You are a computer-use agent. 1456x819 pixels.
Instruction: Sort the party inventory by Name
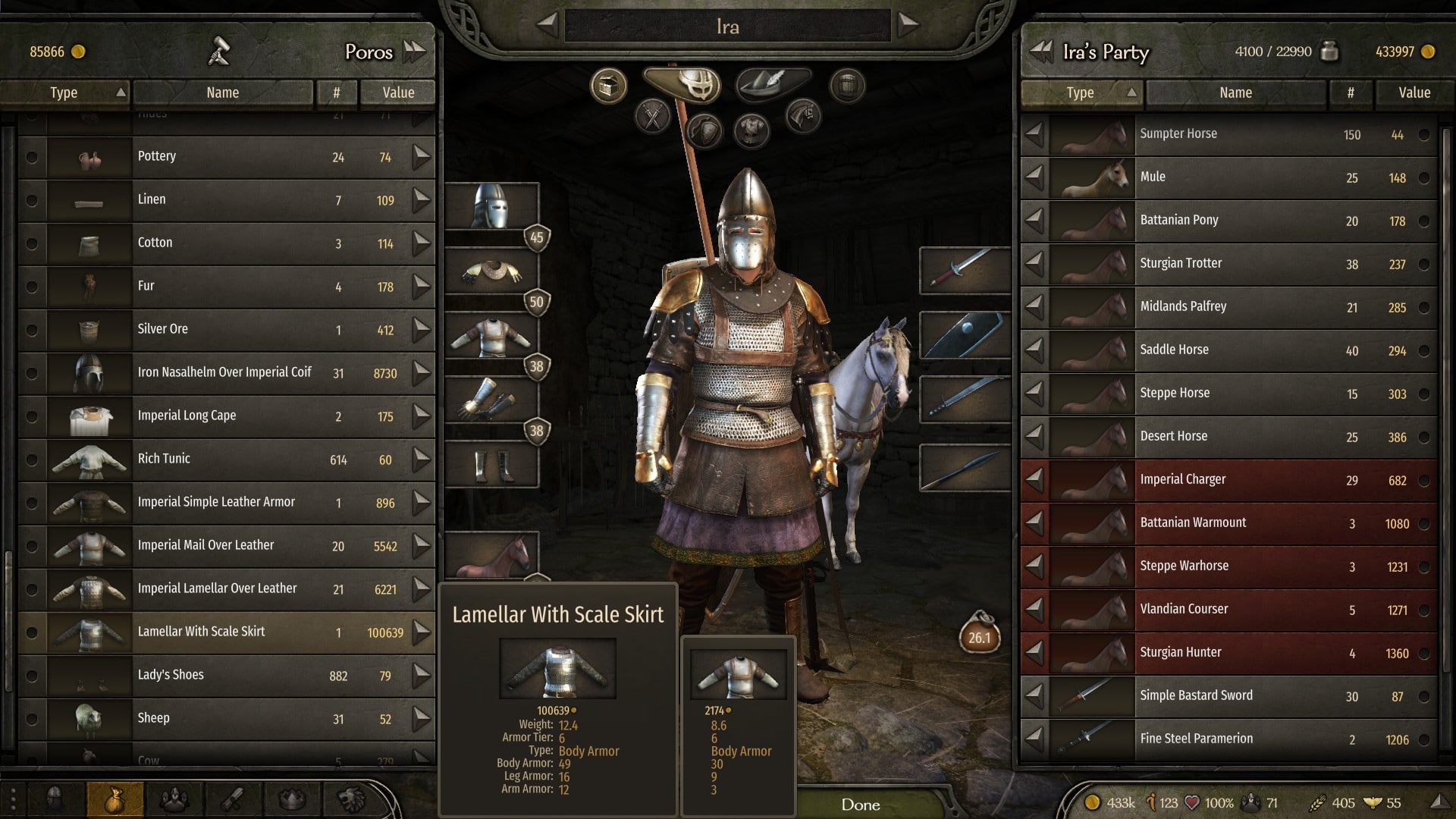(1235, 93)
